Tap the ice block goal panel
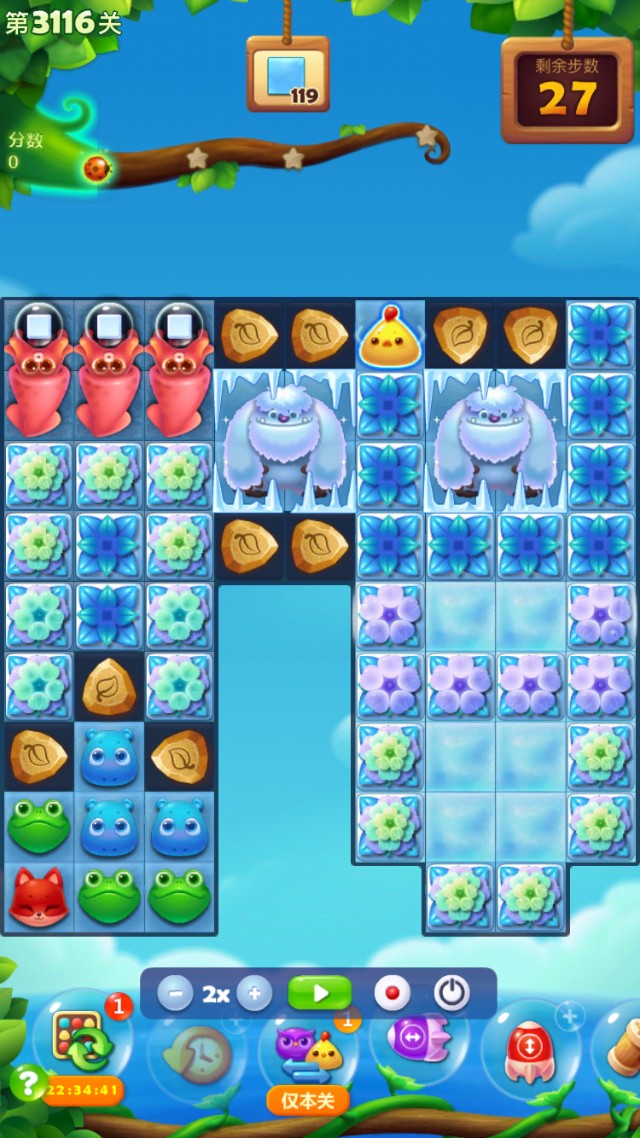The height and width of the screenshot is (1138, 640). tap(288, 75)
